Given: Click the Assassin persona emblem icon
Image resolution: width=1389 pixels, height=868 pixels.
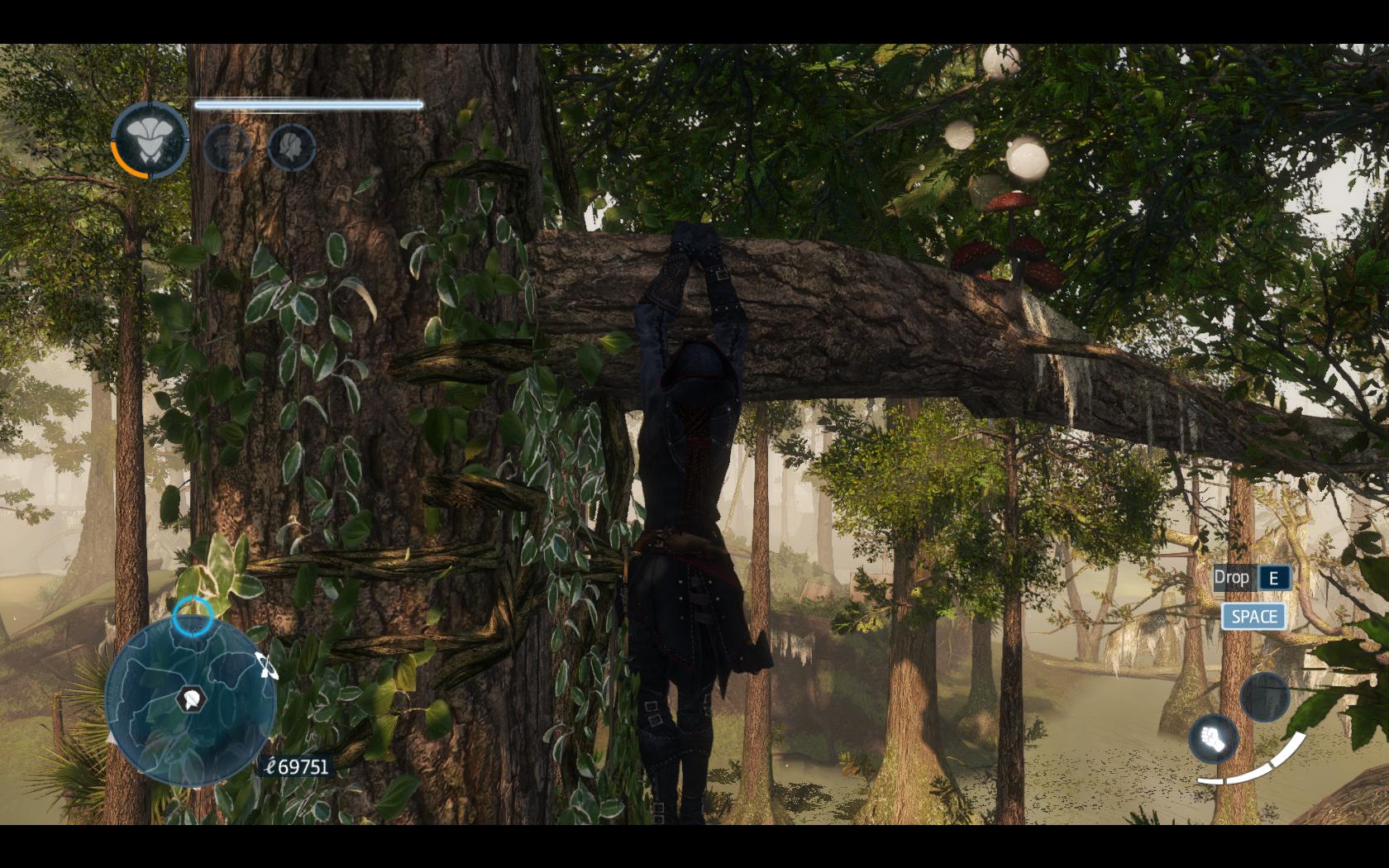Looking at the screenshot, I should pos(150,141).
